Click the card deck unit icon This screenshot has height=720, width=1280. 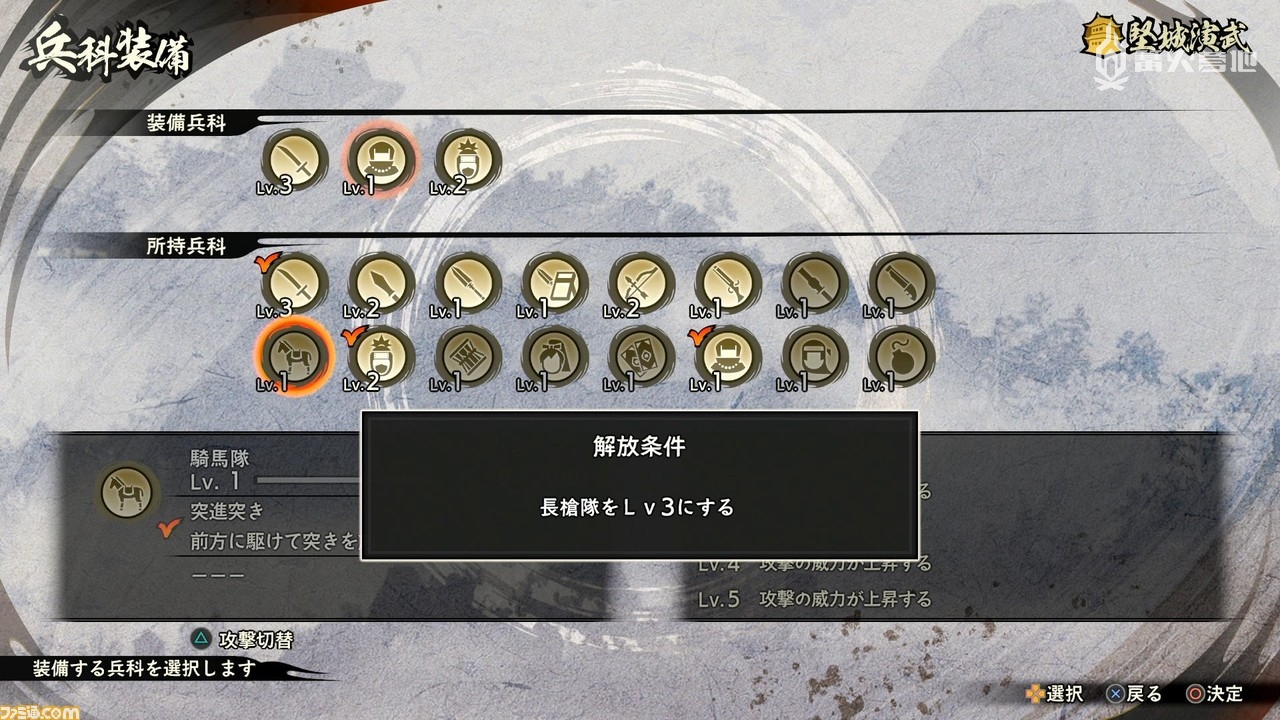[x=640, y=358]
